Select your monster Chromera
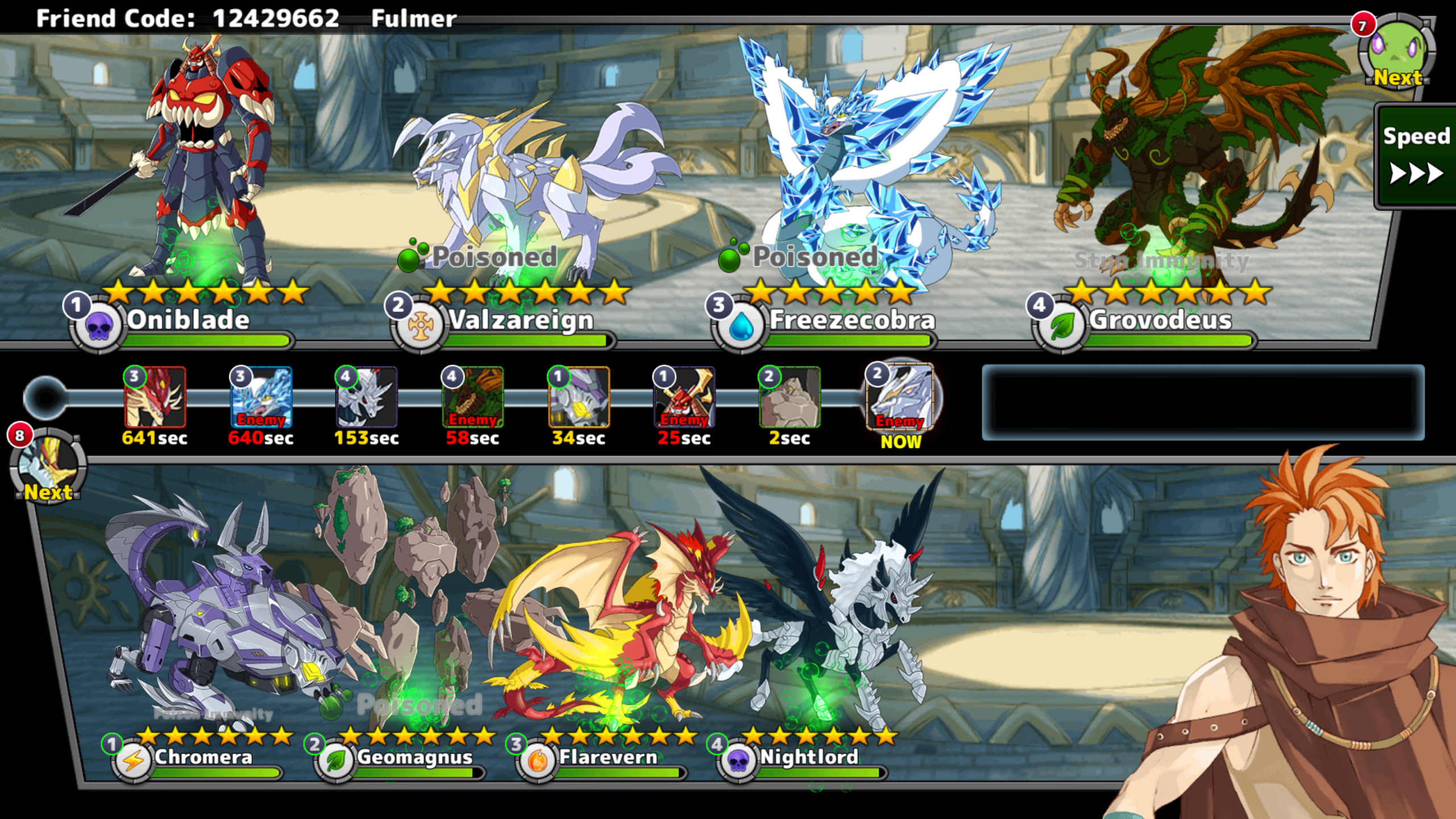This screenshot has height=819, width=1456. 203,757
